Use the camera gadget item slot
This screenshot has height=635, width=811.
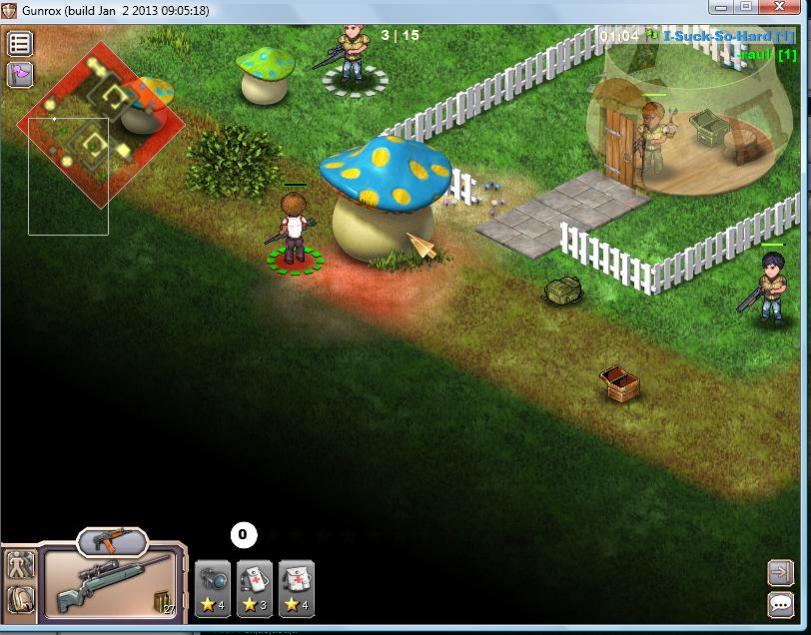point(213,589)
